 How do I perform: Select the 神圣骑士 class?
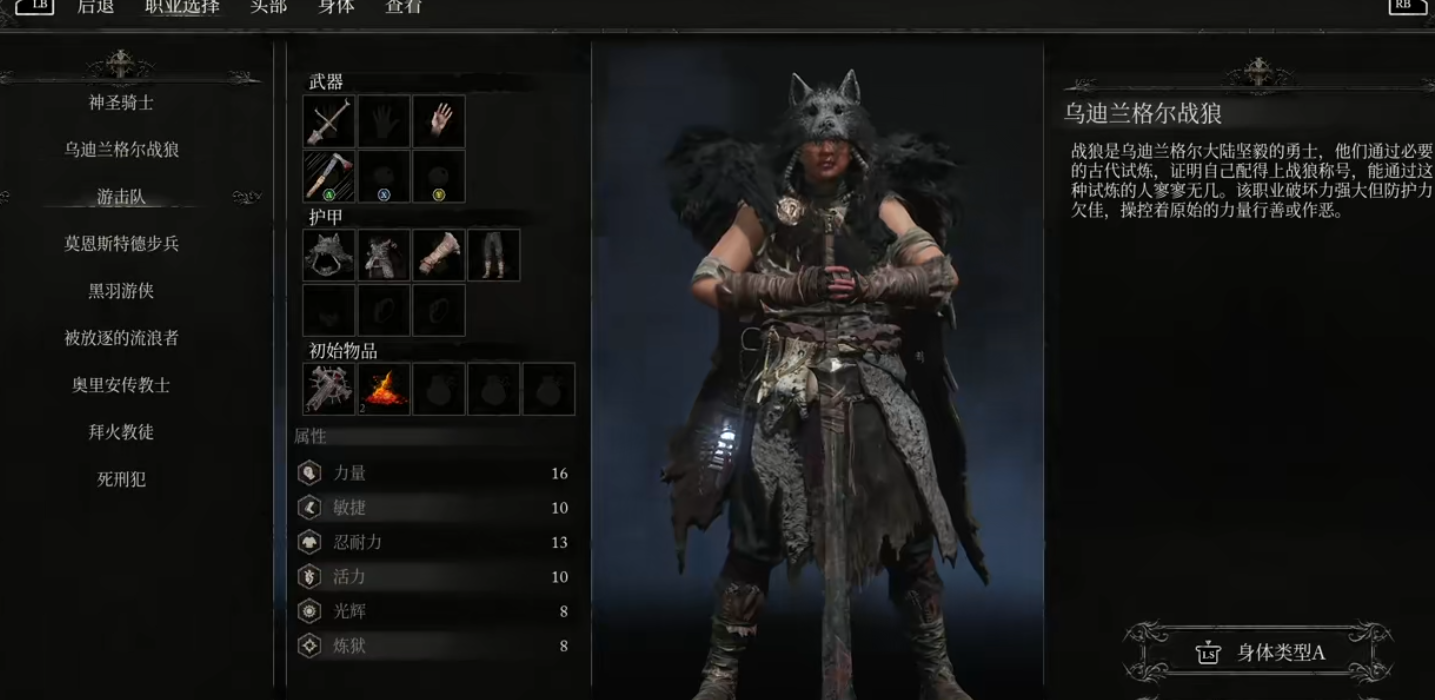pyautogui.click(x=121, y=103)
